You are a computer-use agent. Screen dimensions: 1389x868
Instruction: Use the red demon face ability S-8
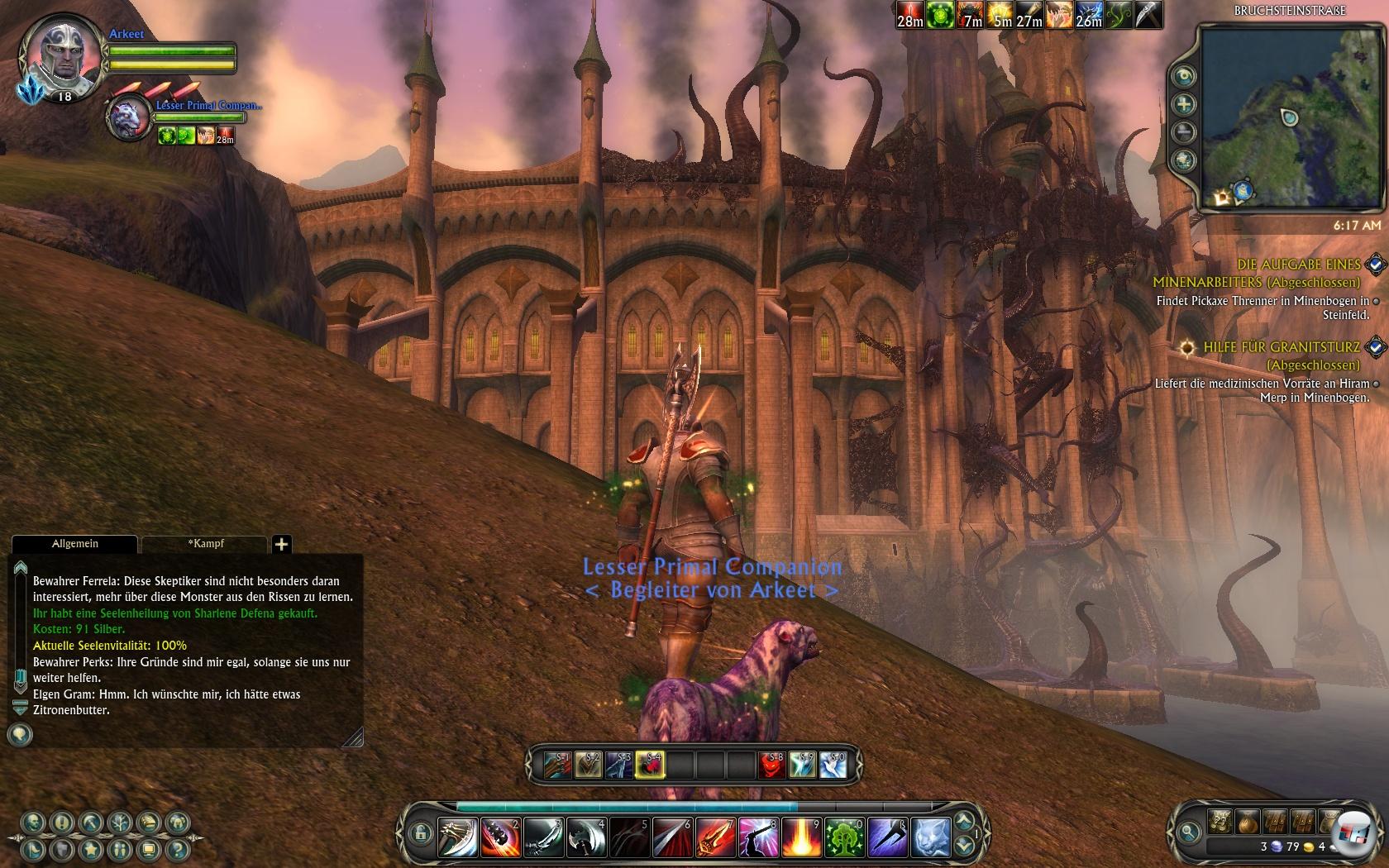771,765
